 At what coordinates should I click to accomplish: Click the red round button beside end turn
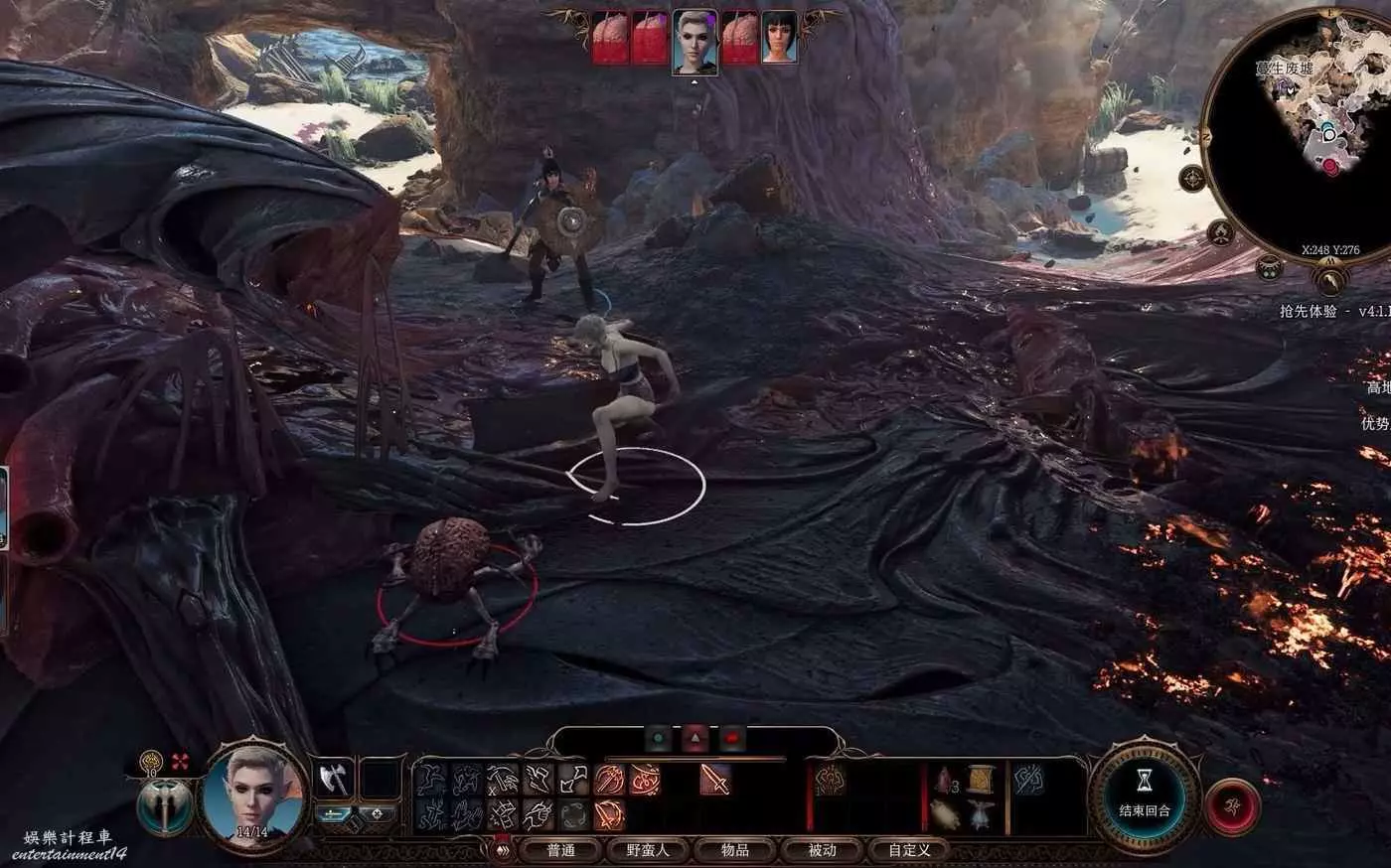[1232, 806]
